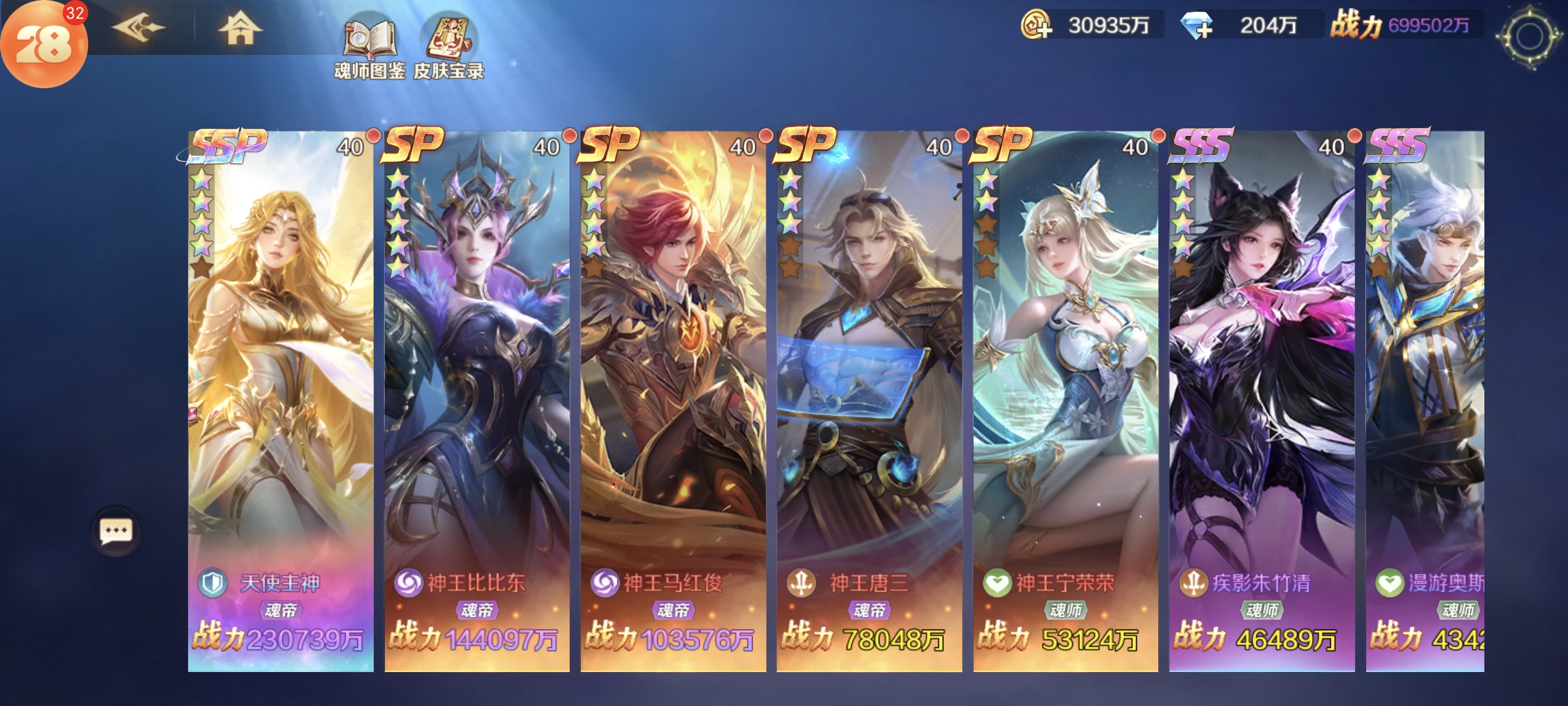Image resolution: width=1568 pixels, height=706 pixels.
Task: Go back with the arrow button
Action: click(x=138, y=27)
